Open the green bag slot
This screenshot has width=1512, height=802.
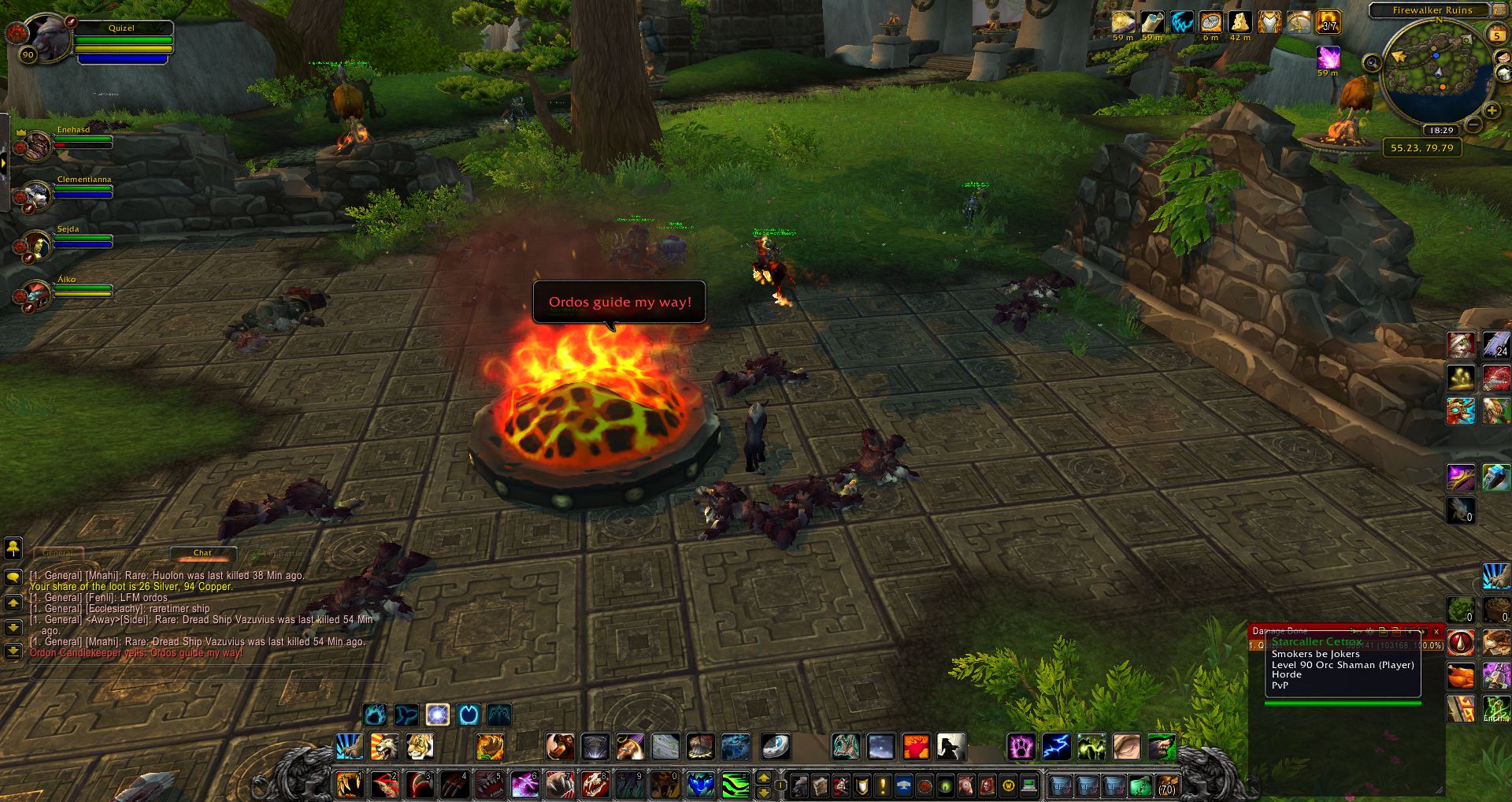coord(1140,785)
